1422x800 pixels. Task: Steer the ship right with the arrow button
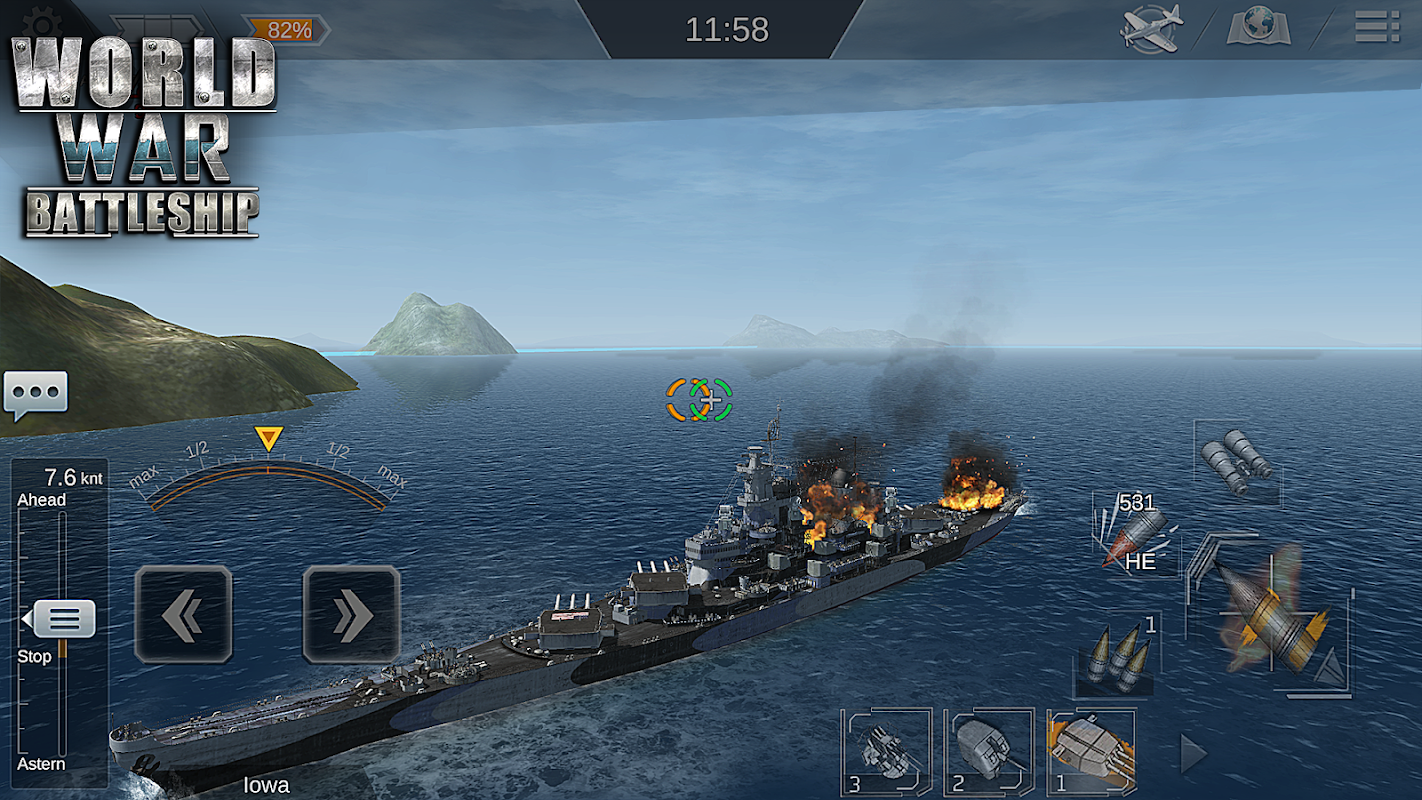point(351,614)
